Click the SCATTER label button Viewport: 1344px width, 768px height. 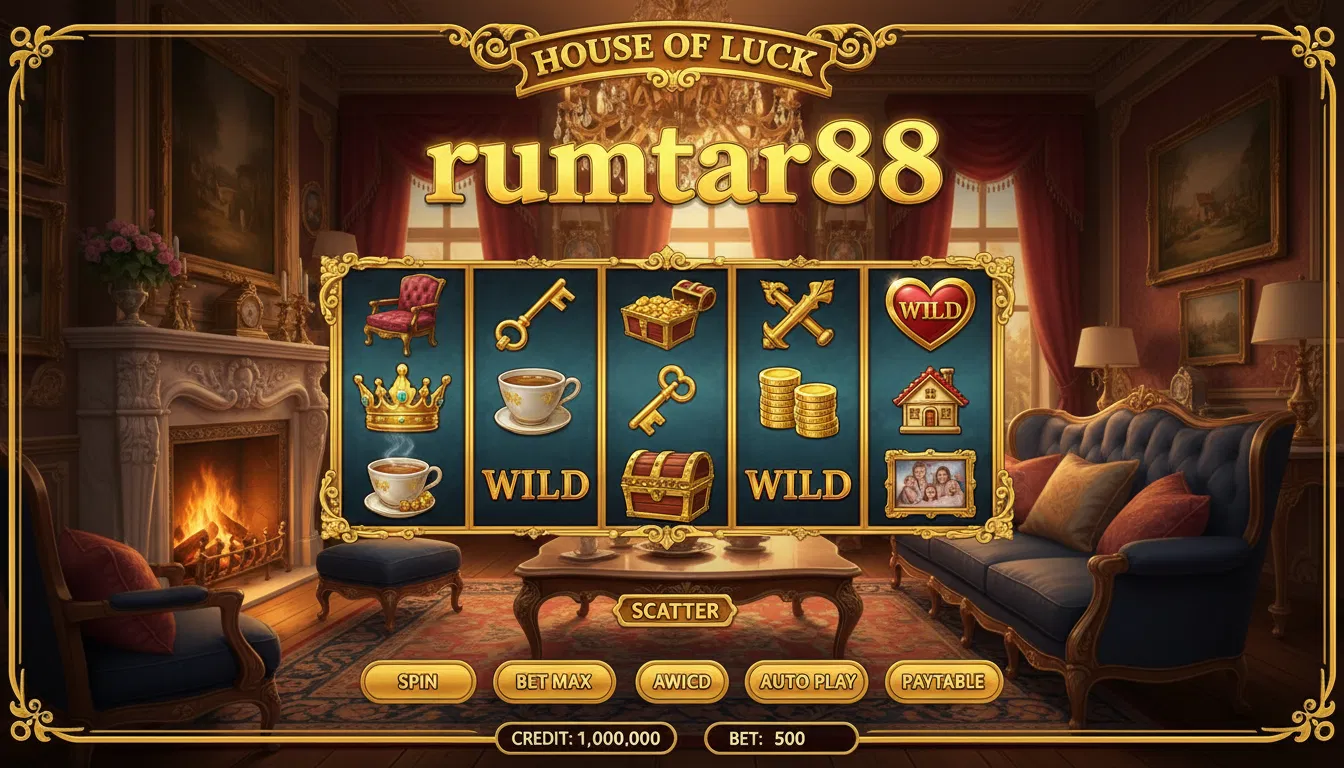pos(675,610)
